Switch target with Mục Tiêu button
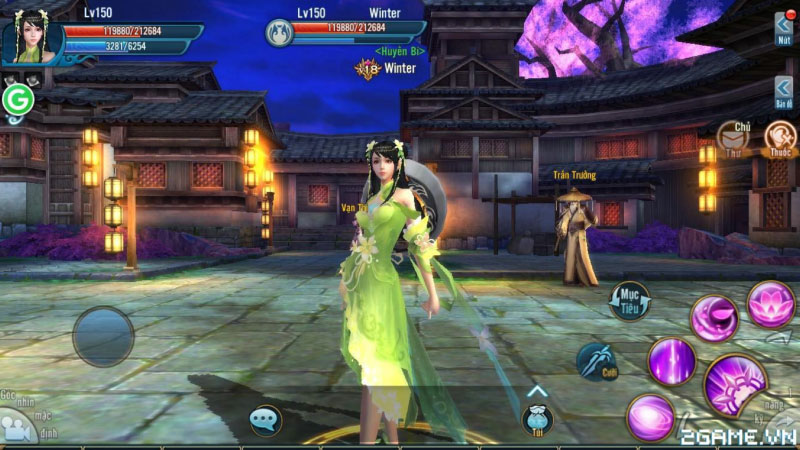This screenshot has width=800, height=450. [630, 301]
